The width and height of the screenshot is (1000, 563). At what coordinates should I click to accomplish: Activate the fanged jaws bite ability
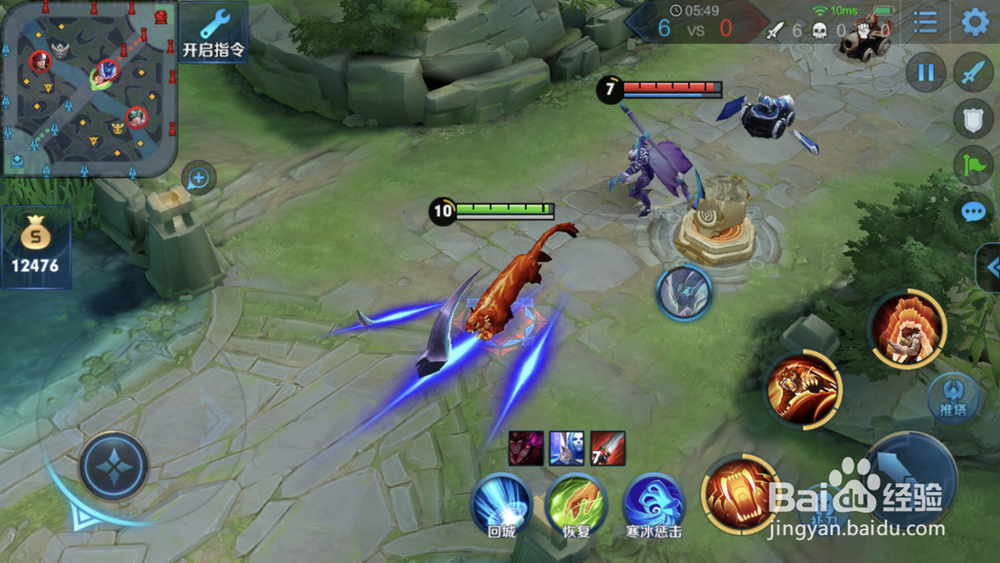740,492
